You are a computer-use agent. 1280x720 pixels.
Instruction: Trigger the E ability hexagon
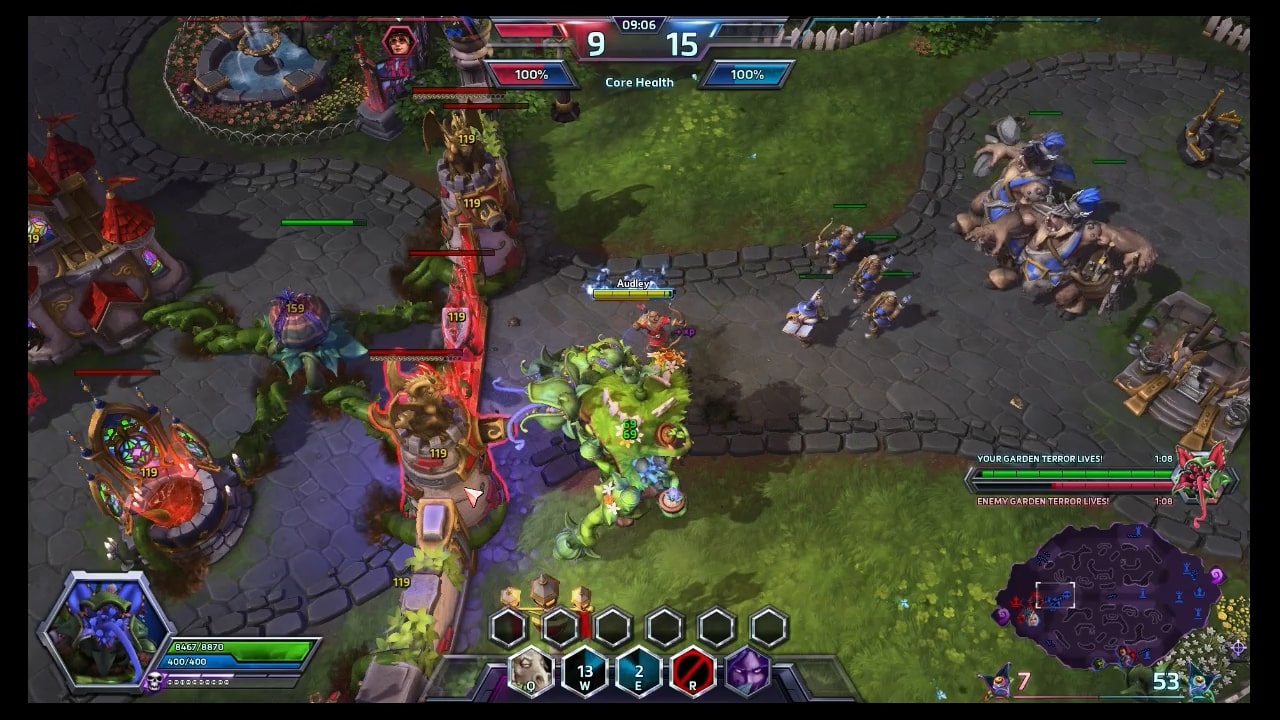638,671
